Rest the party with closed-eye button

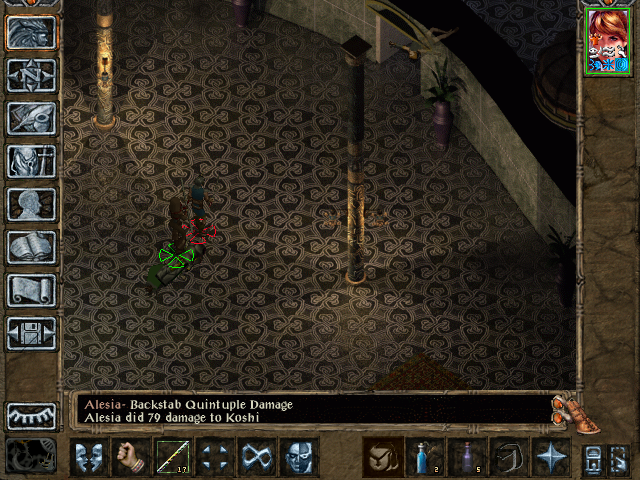point(32,415)
